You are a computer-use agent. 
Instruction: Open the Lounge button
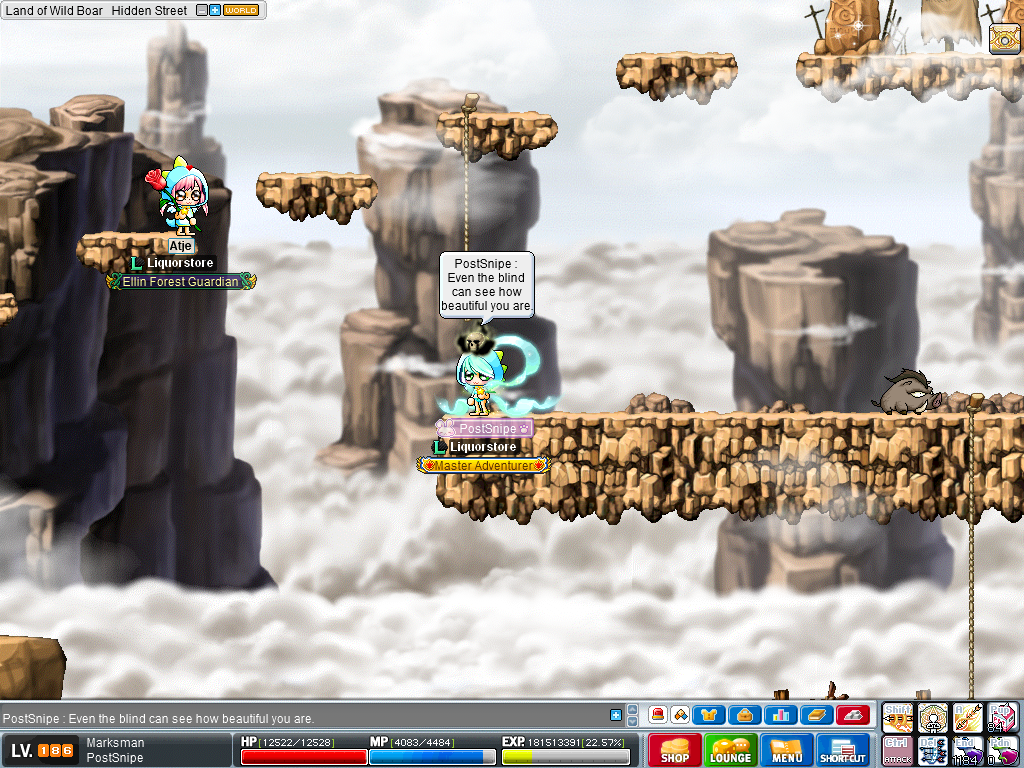730,750
